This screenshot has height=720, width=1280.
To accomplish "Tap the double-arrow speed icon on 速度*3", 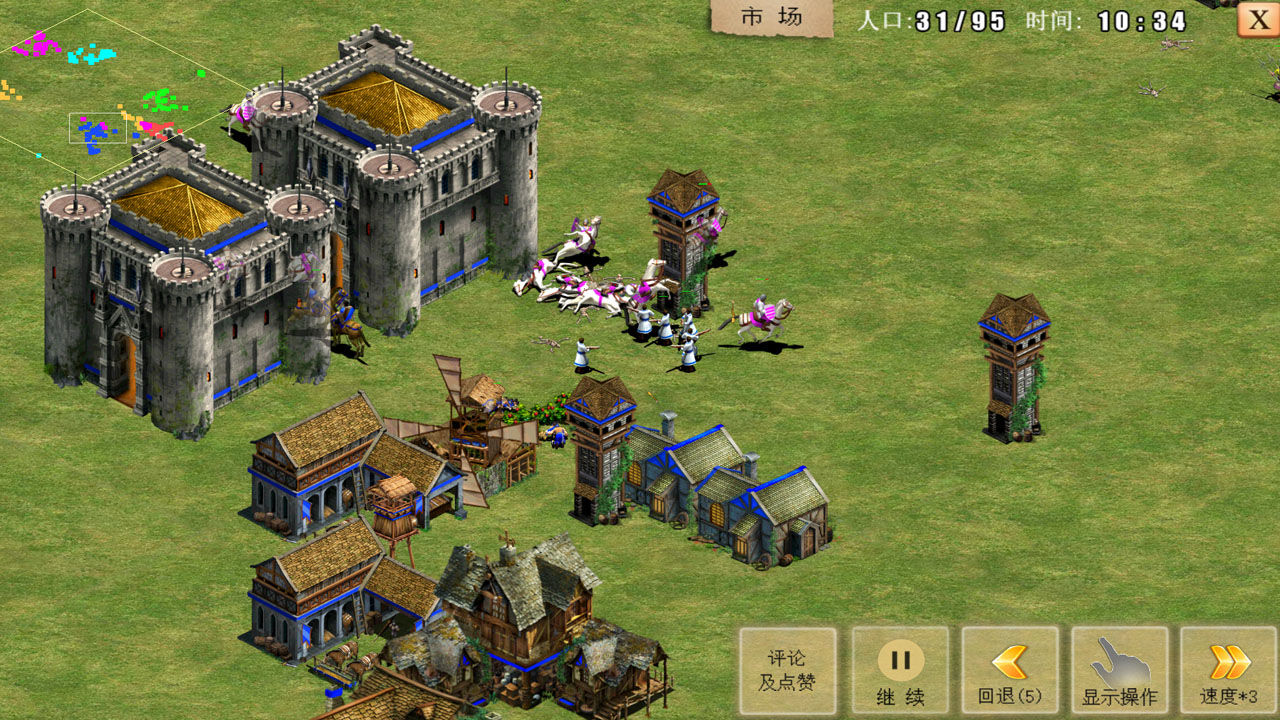I will coord(1230,660).
